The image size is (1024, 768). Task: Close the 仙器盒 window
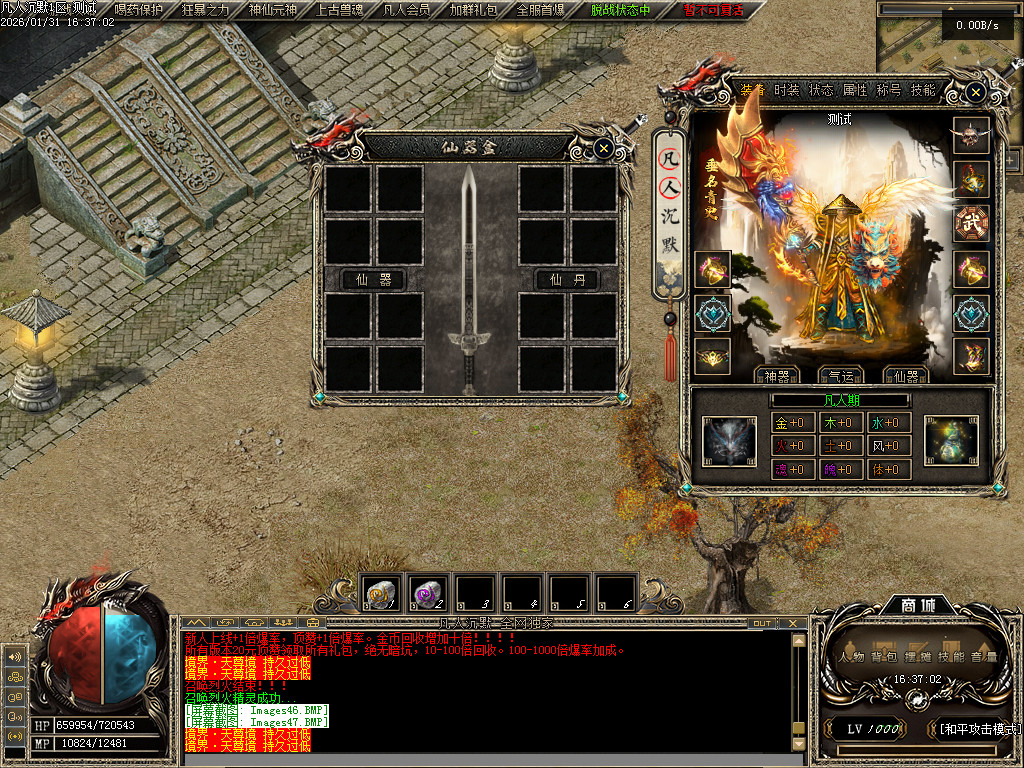pos(603,148)
